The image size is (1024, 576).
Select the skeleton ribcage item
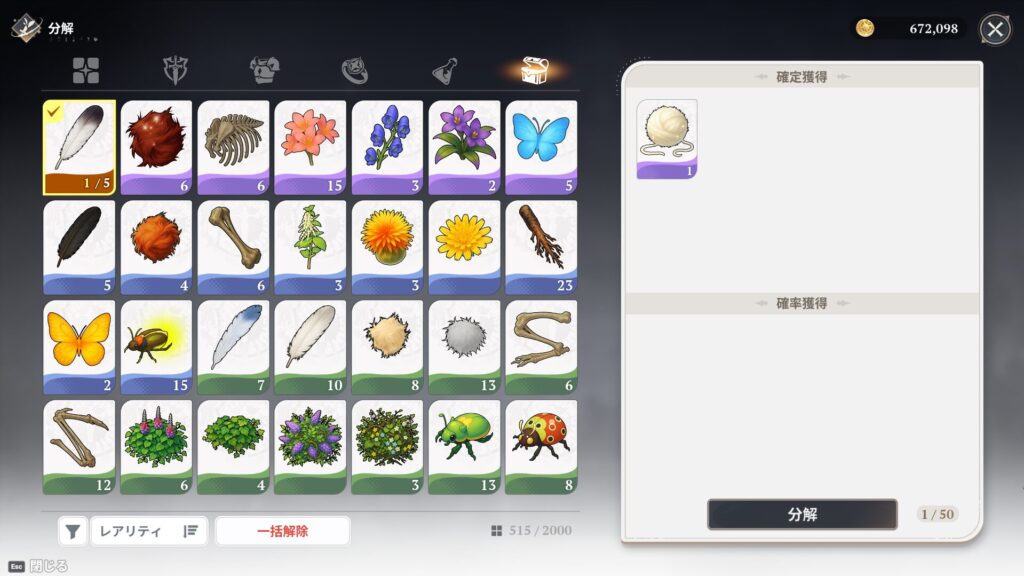tap(233, 147)
